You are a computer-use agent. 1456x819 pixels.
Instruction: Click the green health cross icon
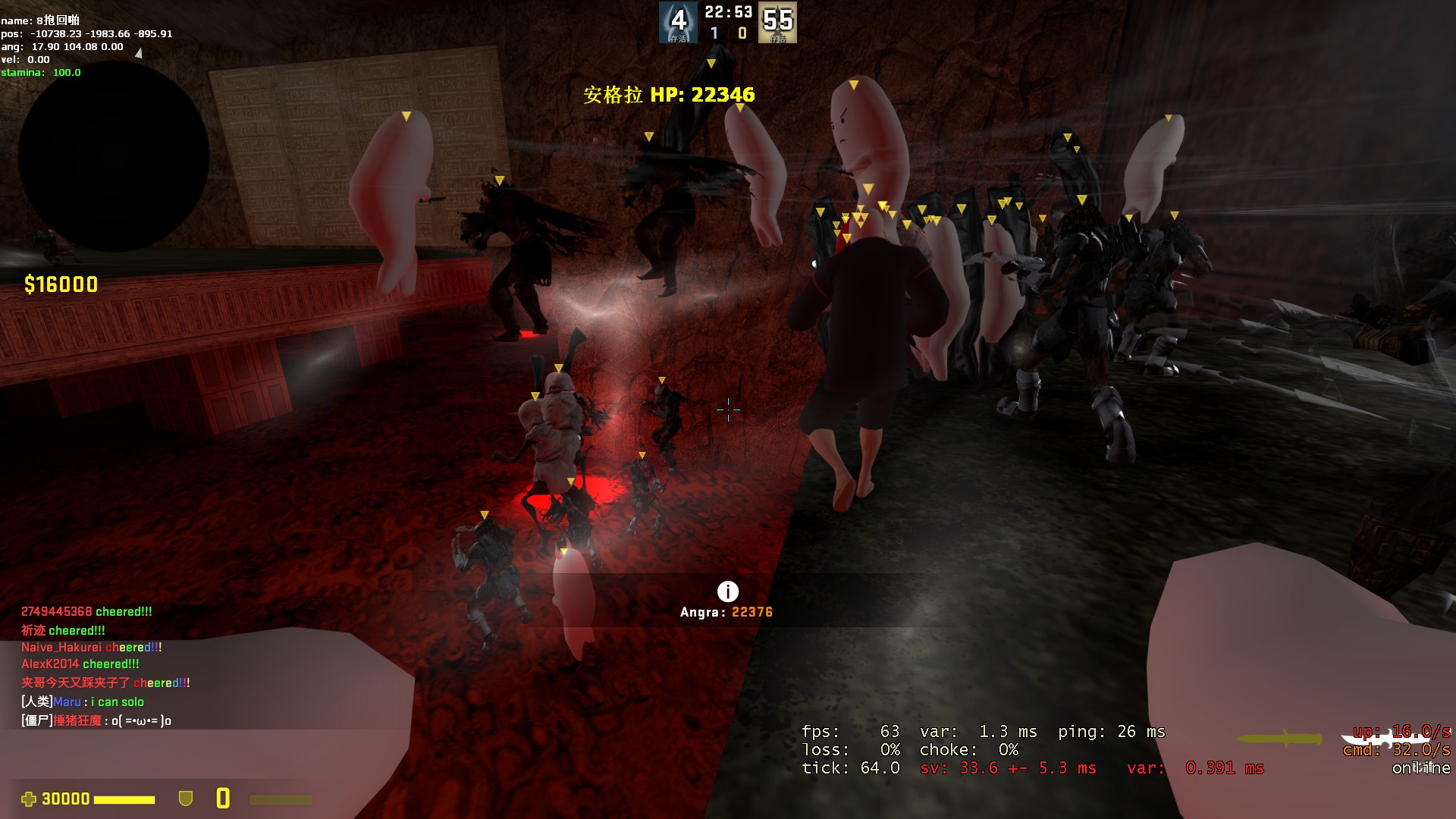29,799
